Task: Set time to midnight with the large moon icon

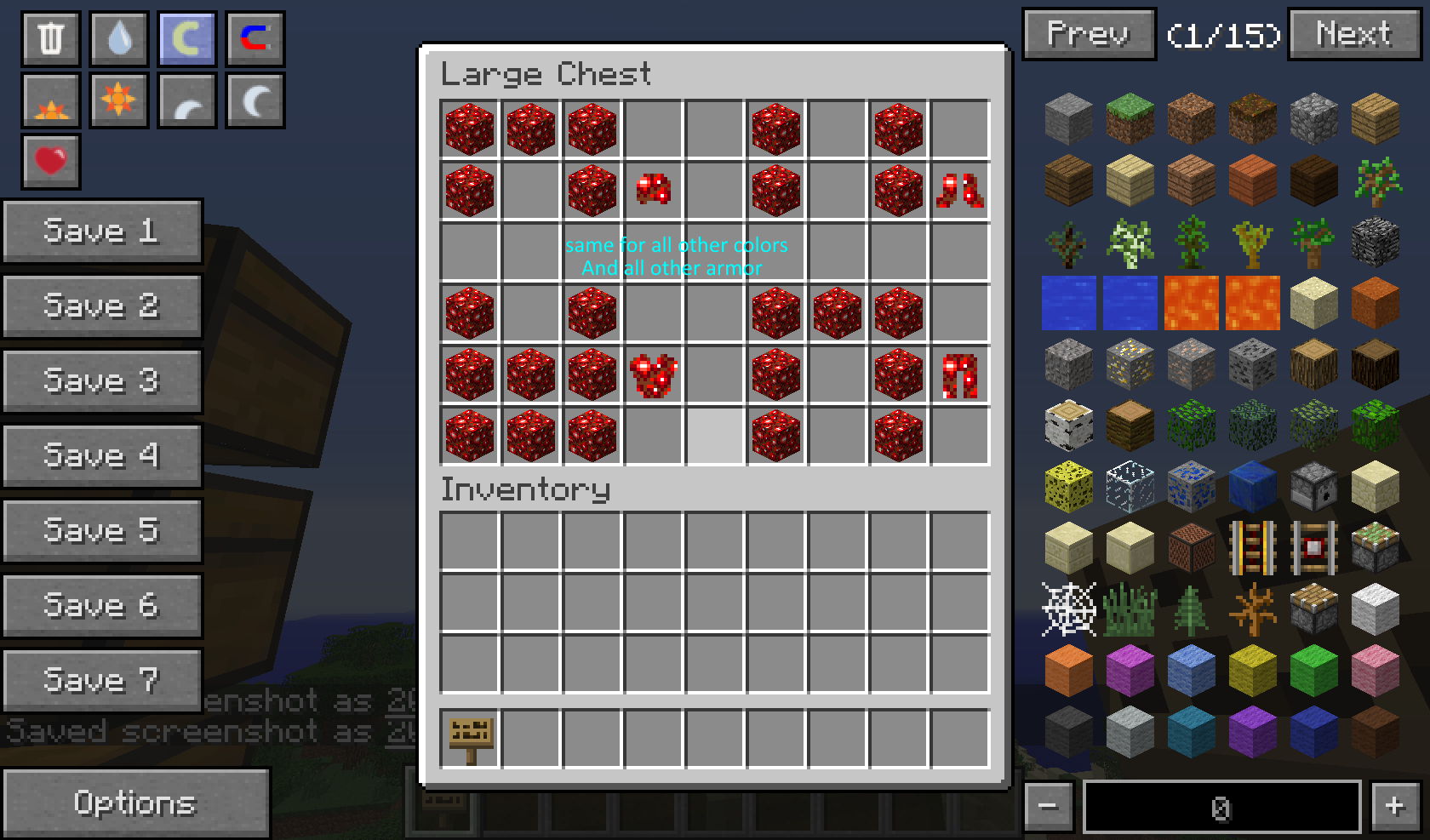Action: coord(255,100)
